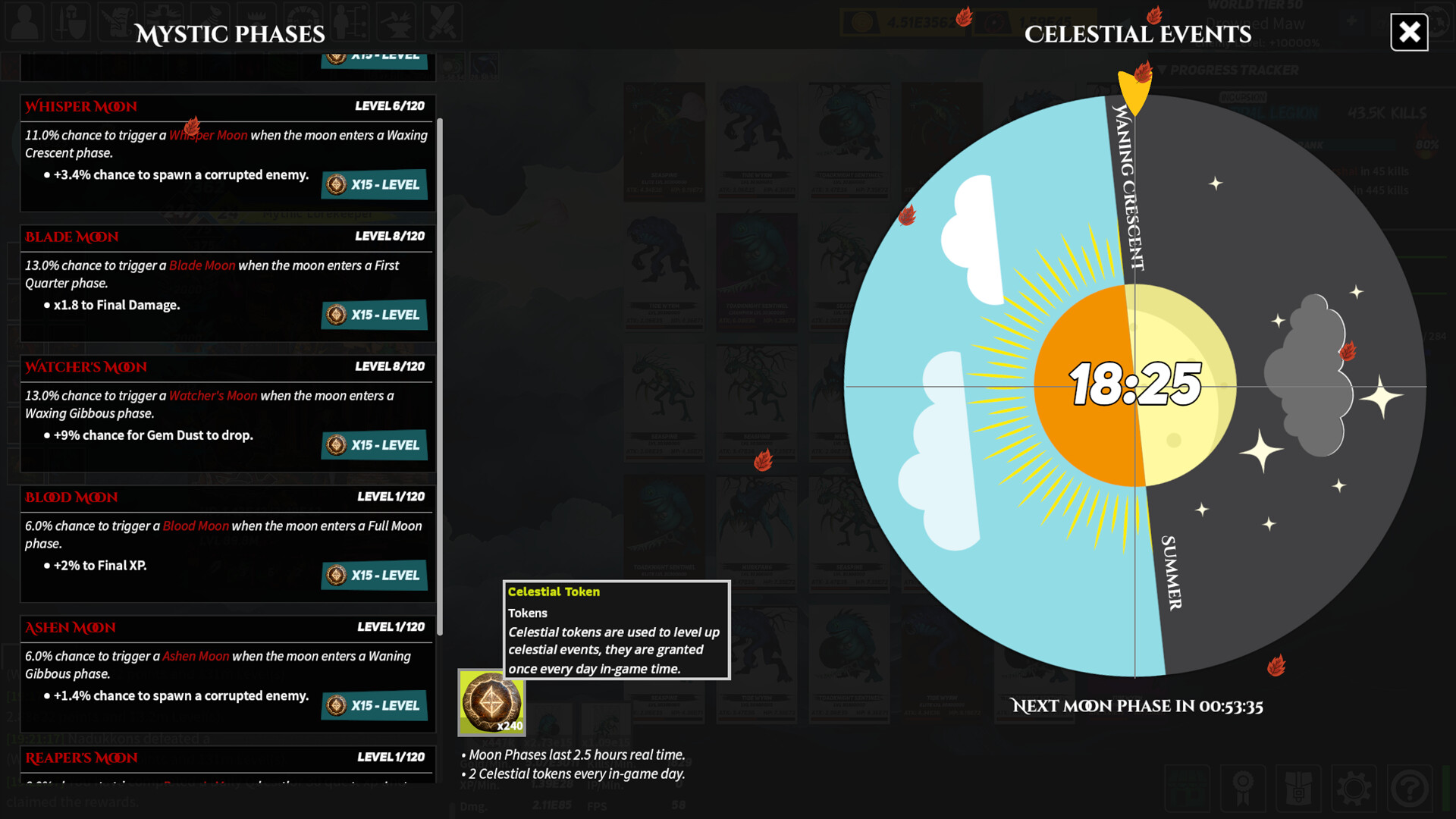Open the skill tree icon

[350, 23]
